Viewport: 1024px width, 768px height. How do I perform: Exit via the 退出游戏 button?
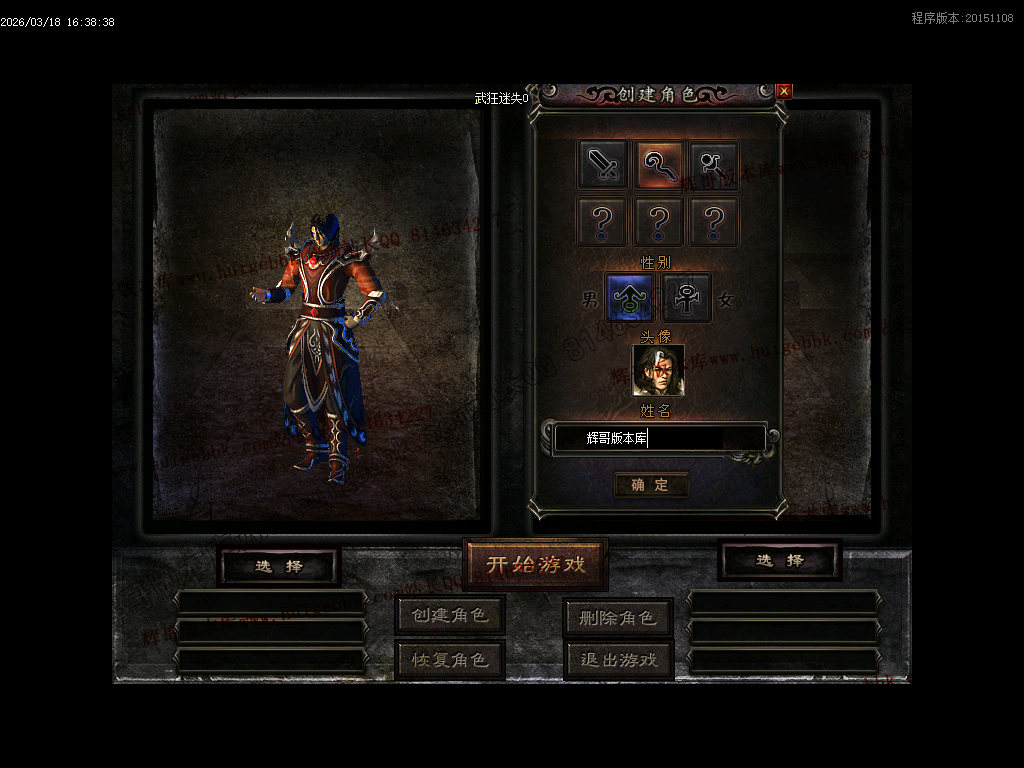617,660
